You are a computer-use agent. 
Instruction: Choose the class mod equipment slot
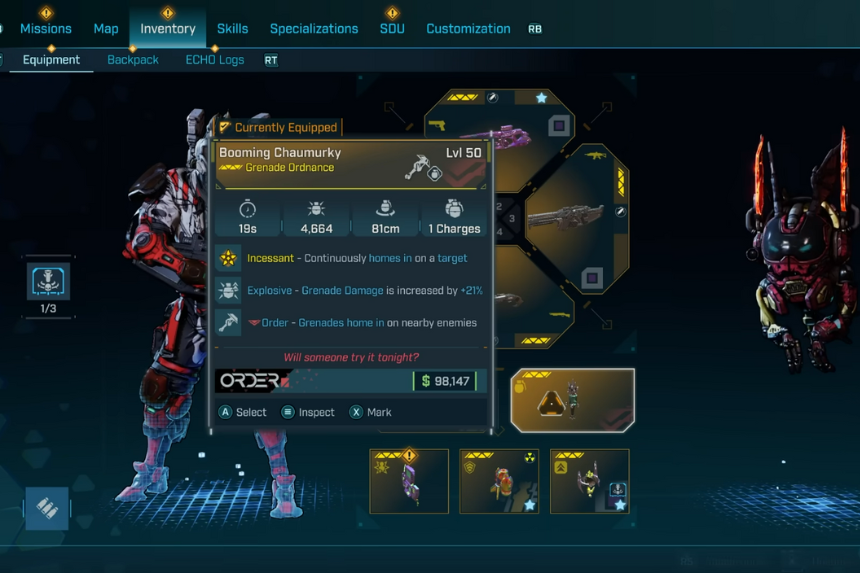click(589, 481)
